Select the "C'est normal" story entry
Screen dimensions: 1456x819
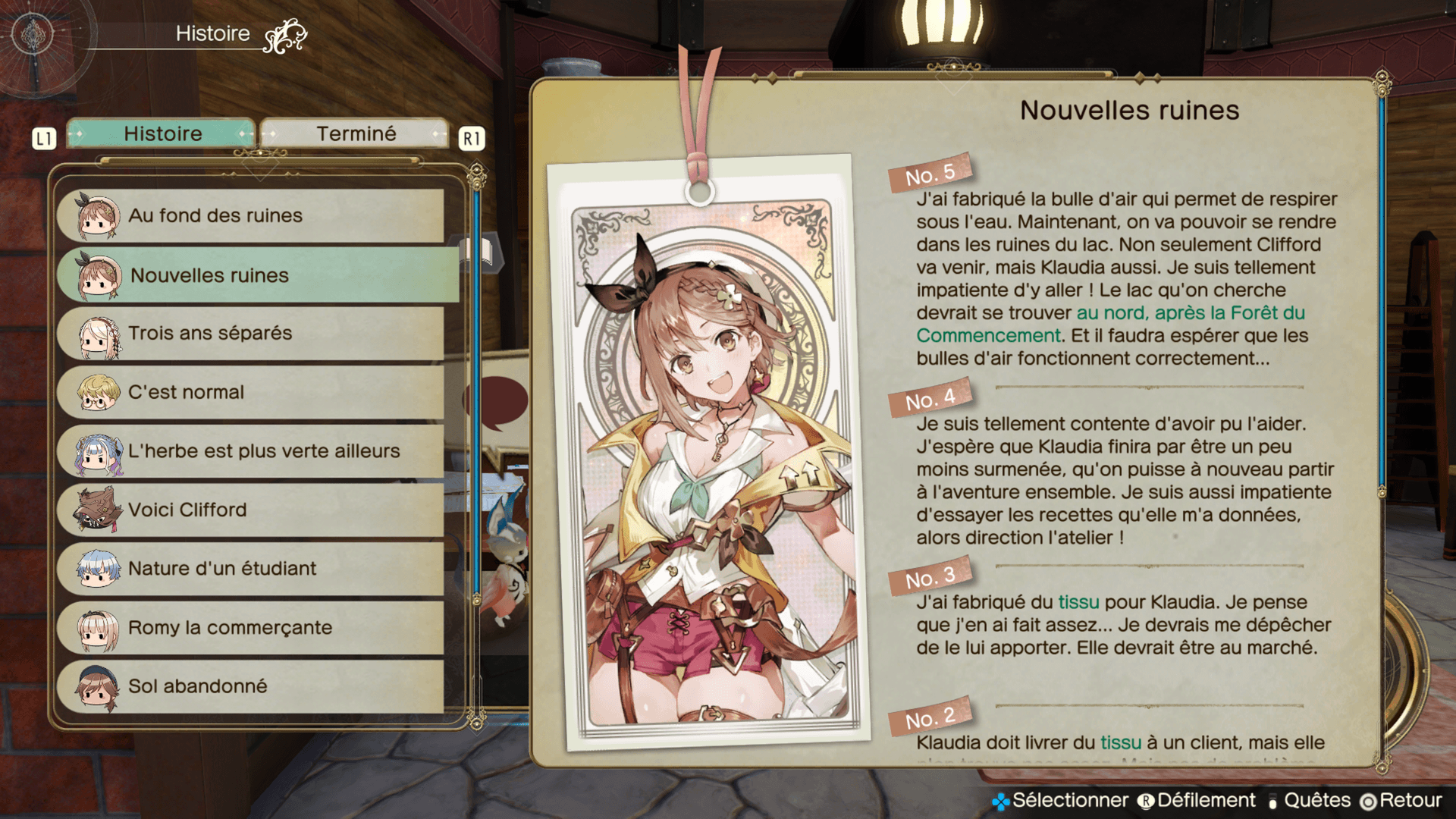[250, 392]
